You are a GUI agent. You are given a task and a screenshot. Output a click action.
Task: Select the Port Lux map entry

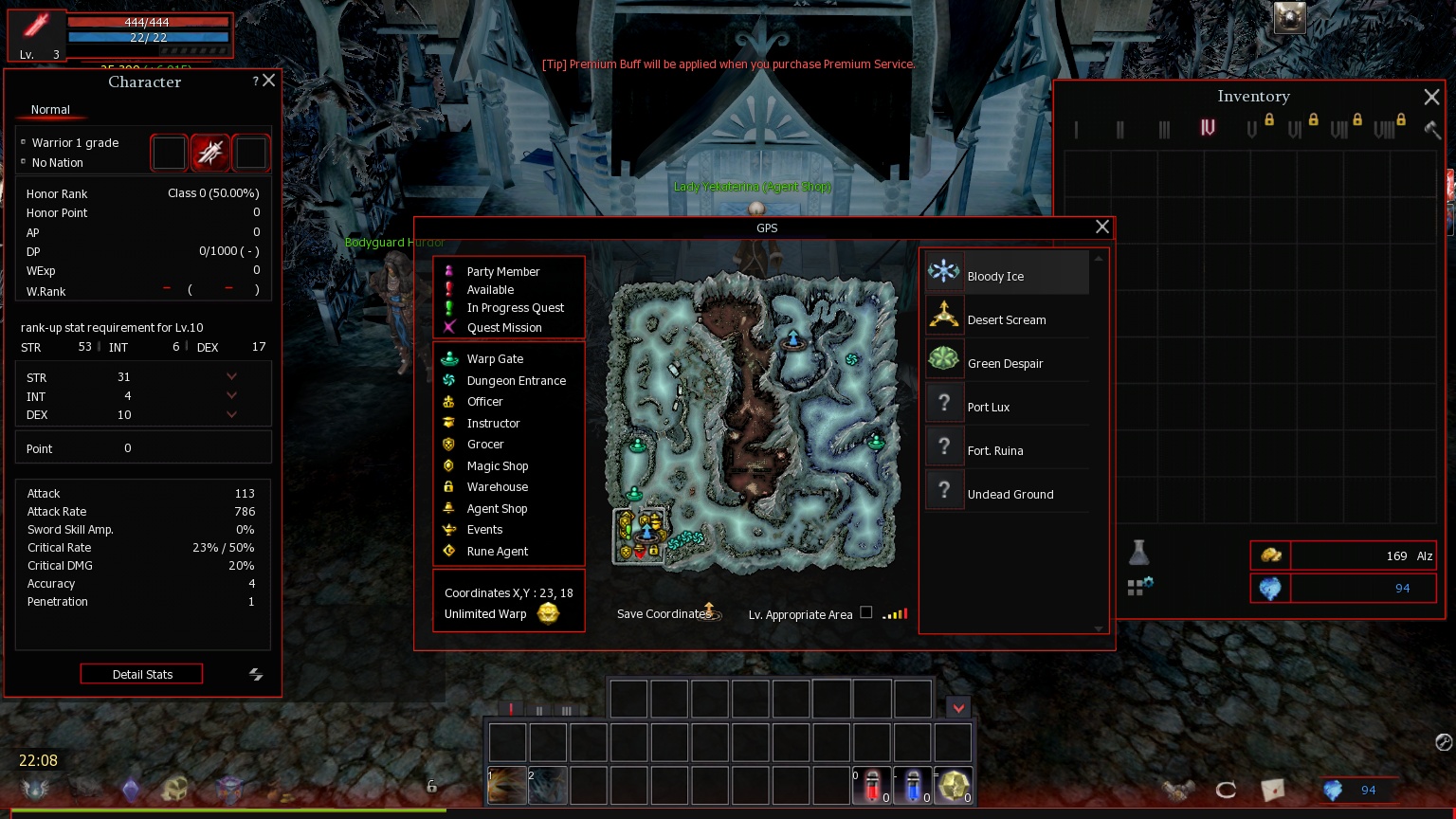(x=1006, y=407)
